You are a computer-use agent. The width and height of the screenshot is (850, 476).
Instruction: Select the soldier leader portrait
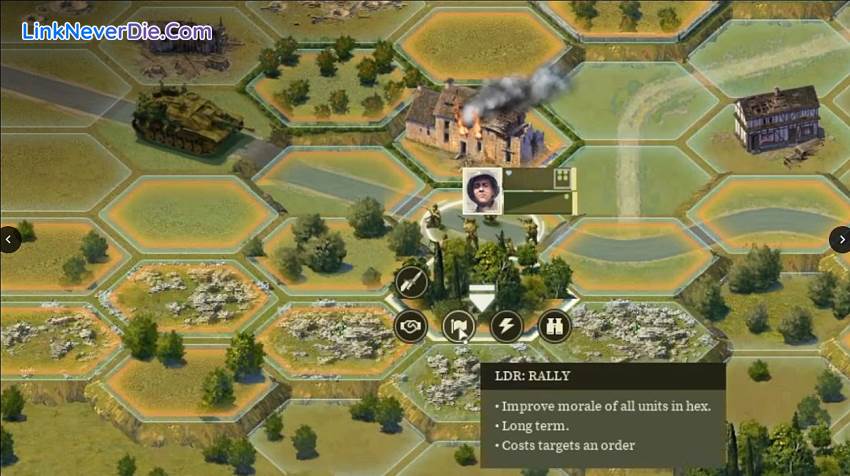(481, 190)
